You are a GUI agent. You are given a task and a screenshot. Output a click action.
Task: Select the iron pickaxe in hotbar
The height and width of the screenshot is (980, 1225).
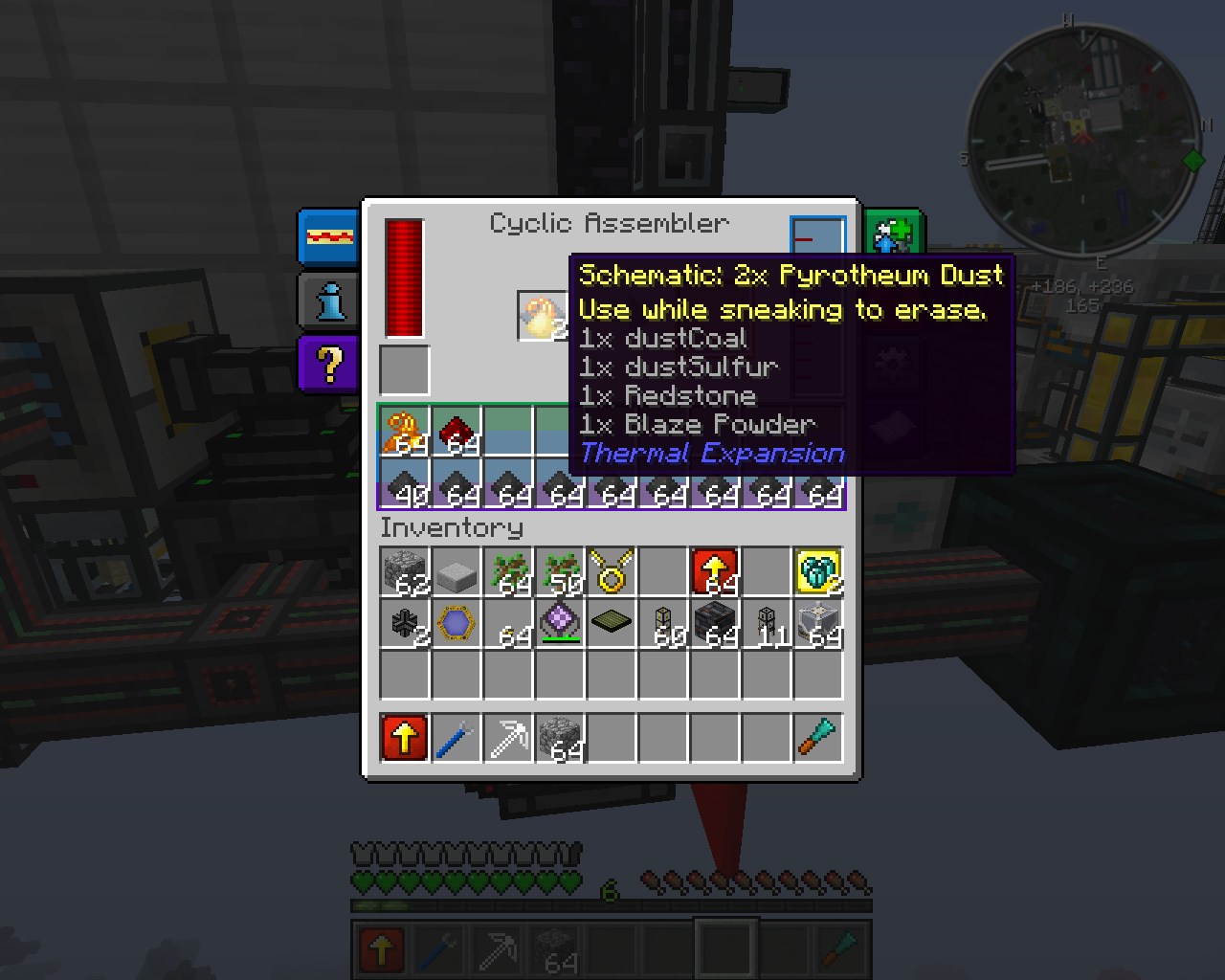pos(508,739)
